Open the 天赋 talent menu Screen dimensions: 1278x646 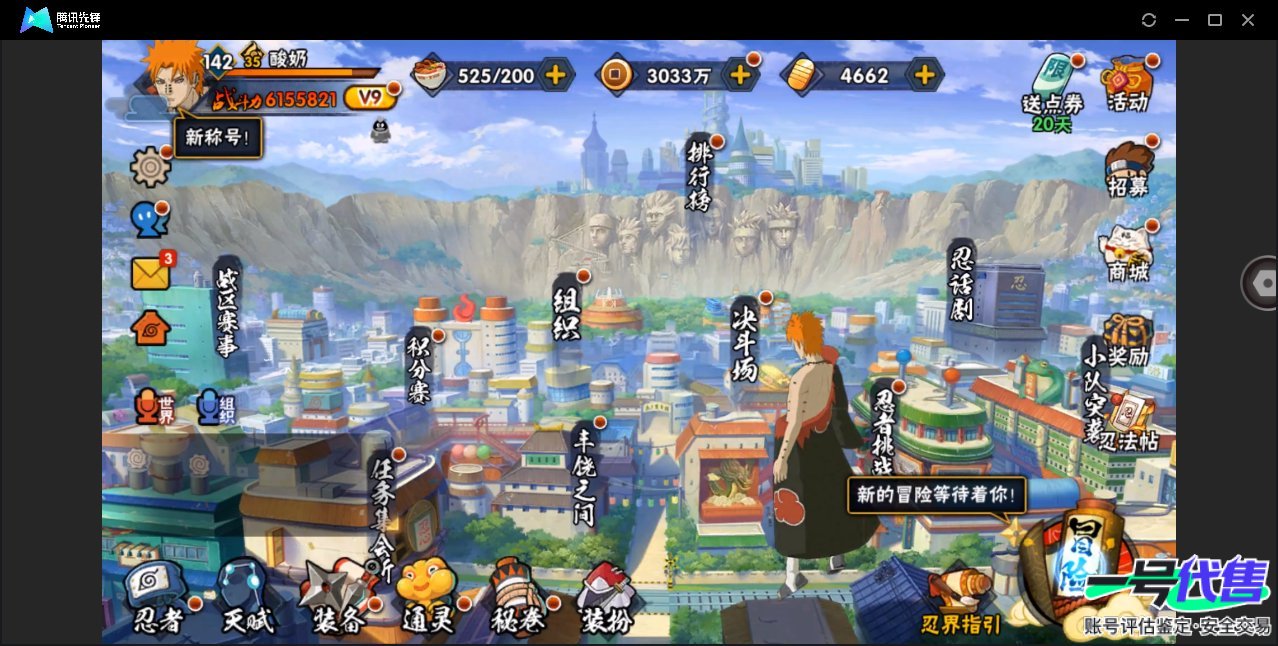point(247,600)
